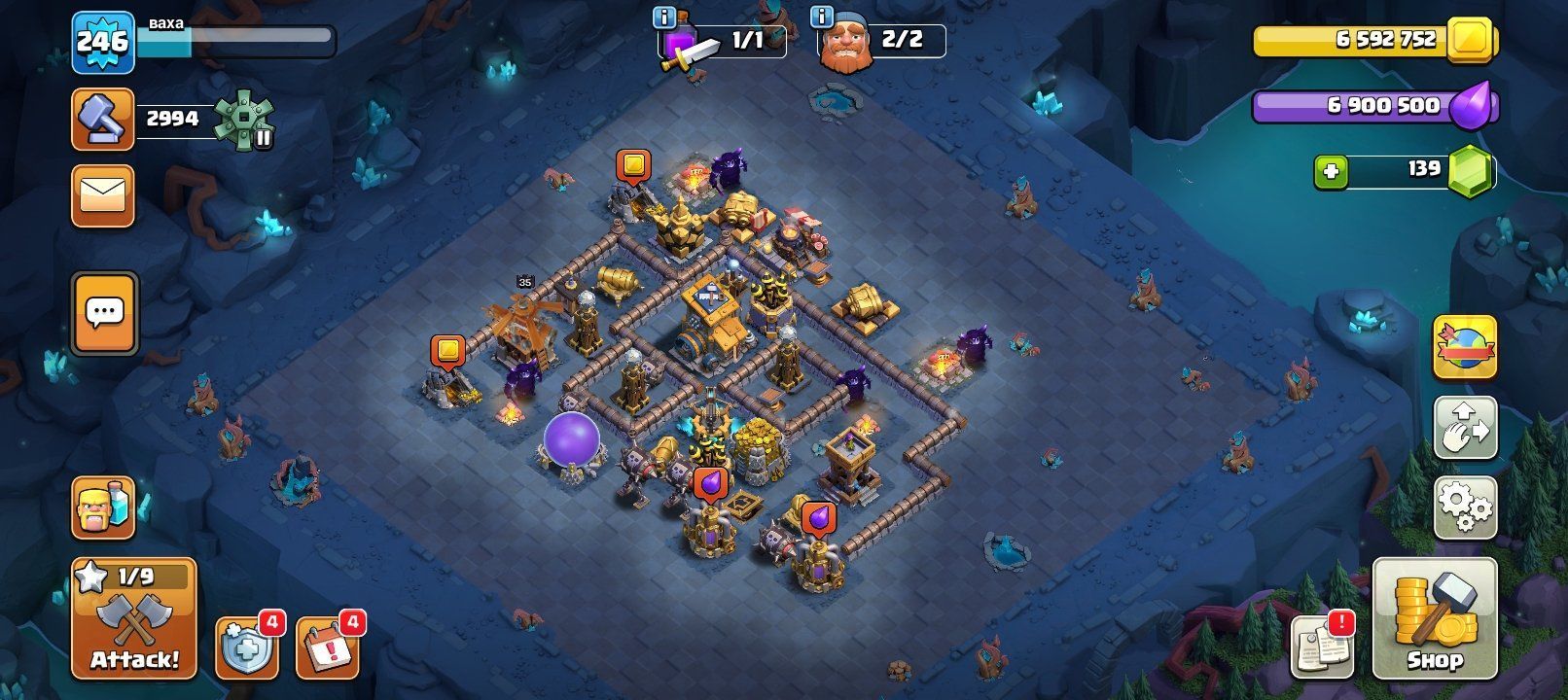Open the events calendar with alert badge

328,647
